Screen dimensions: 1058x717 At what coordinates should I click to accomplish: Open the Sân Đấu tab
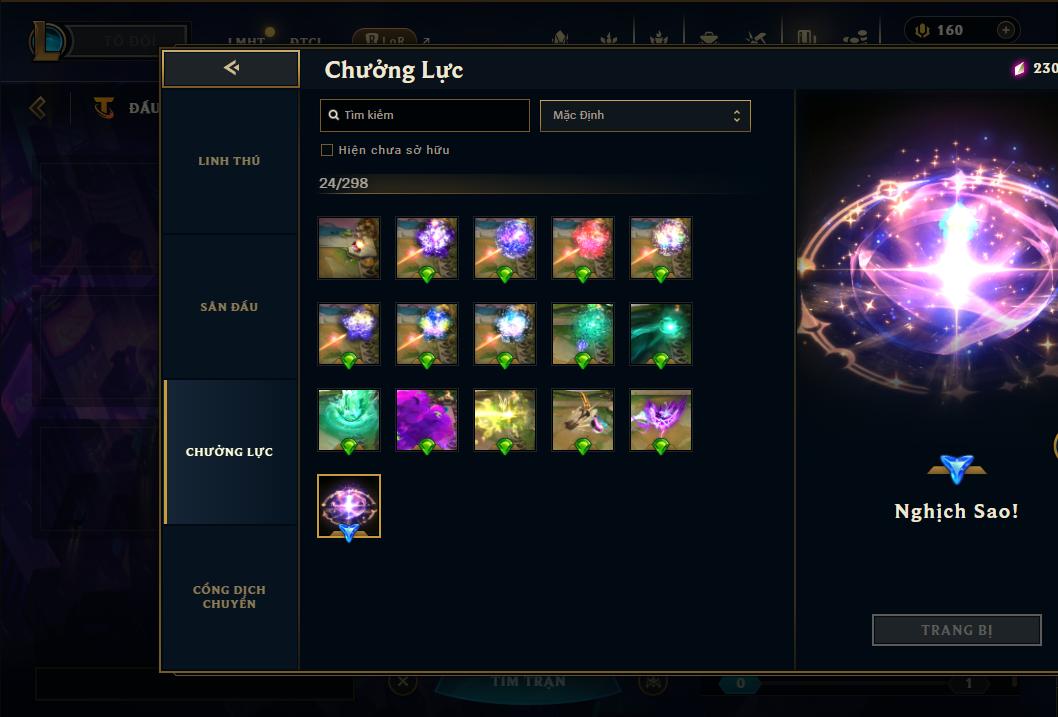(x=229, y=307)
